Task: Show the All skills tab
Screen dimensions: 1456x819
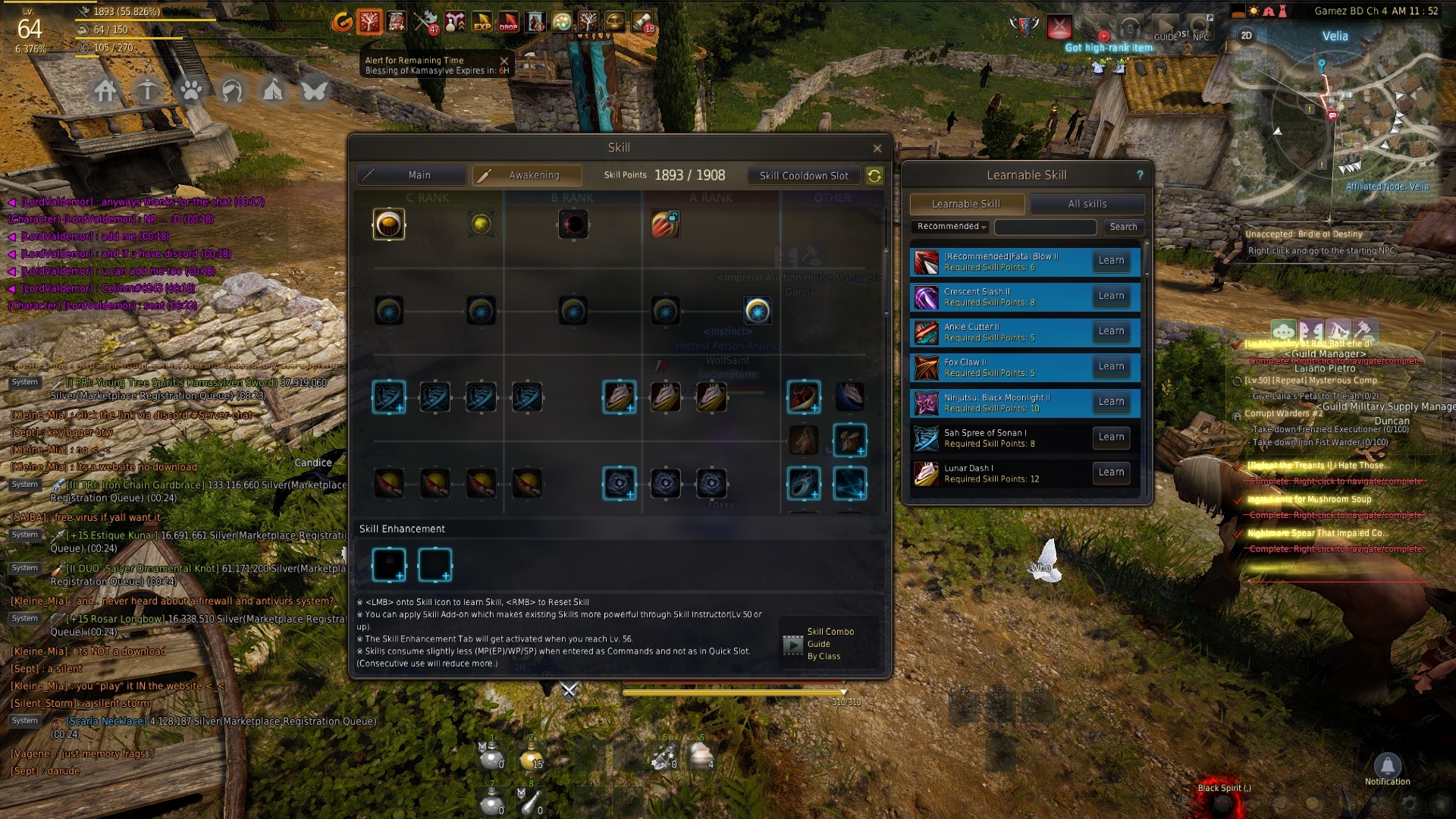Action: pos(1087,204)
